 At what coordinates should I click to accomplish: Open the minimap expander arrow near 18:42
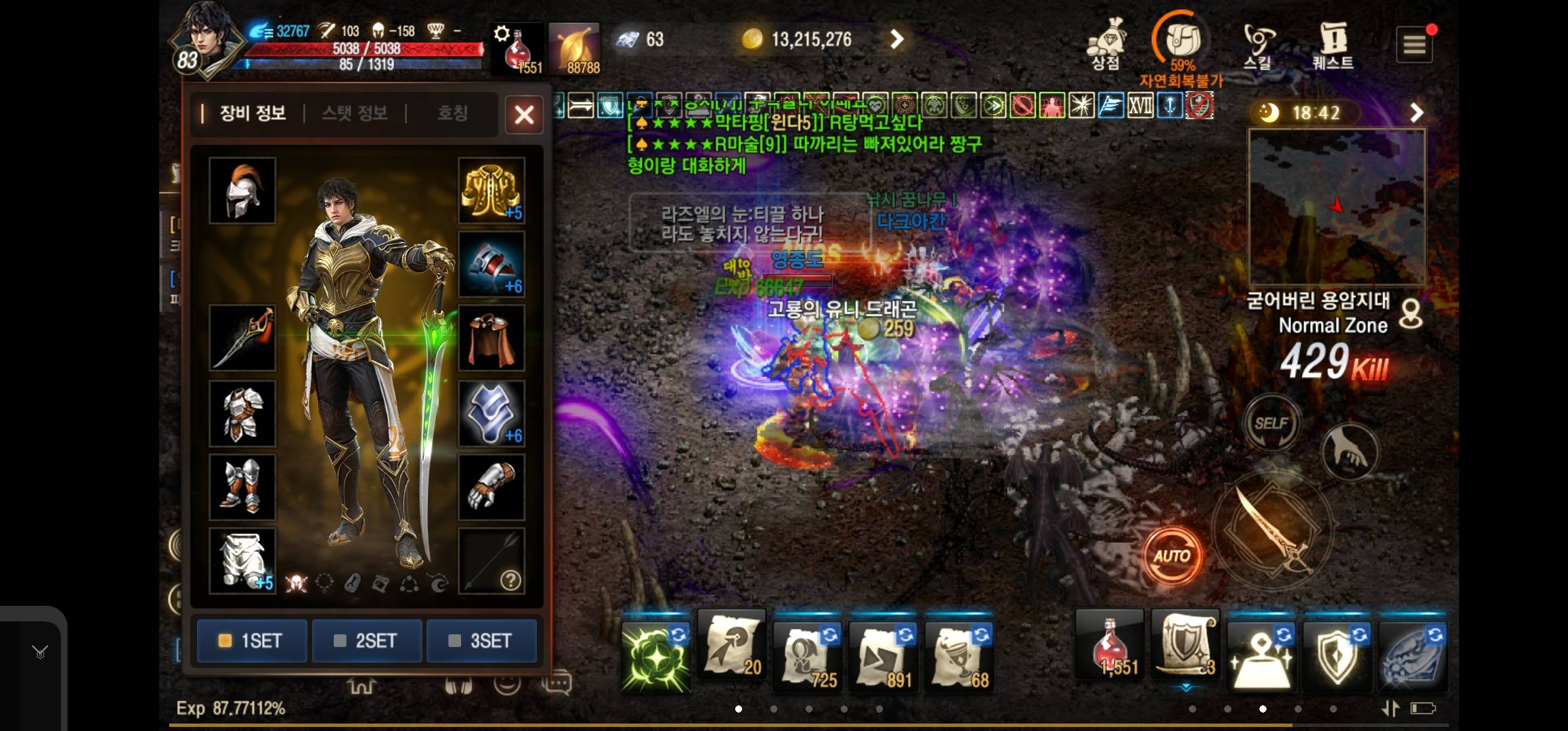pos(1415,112)
